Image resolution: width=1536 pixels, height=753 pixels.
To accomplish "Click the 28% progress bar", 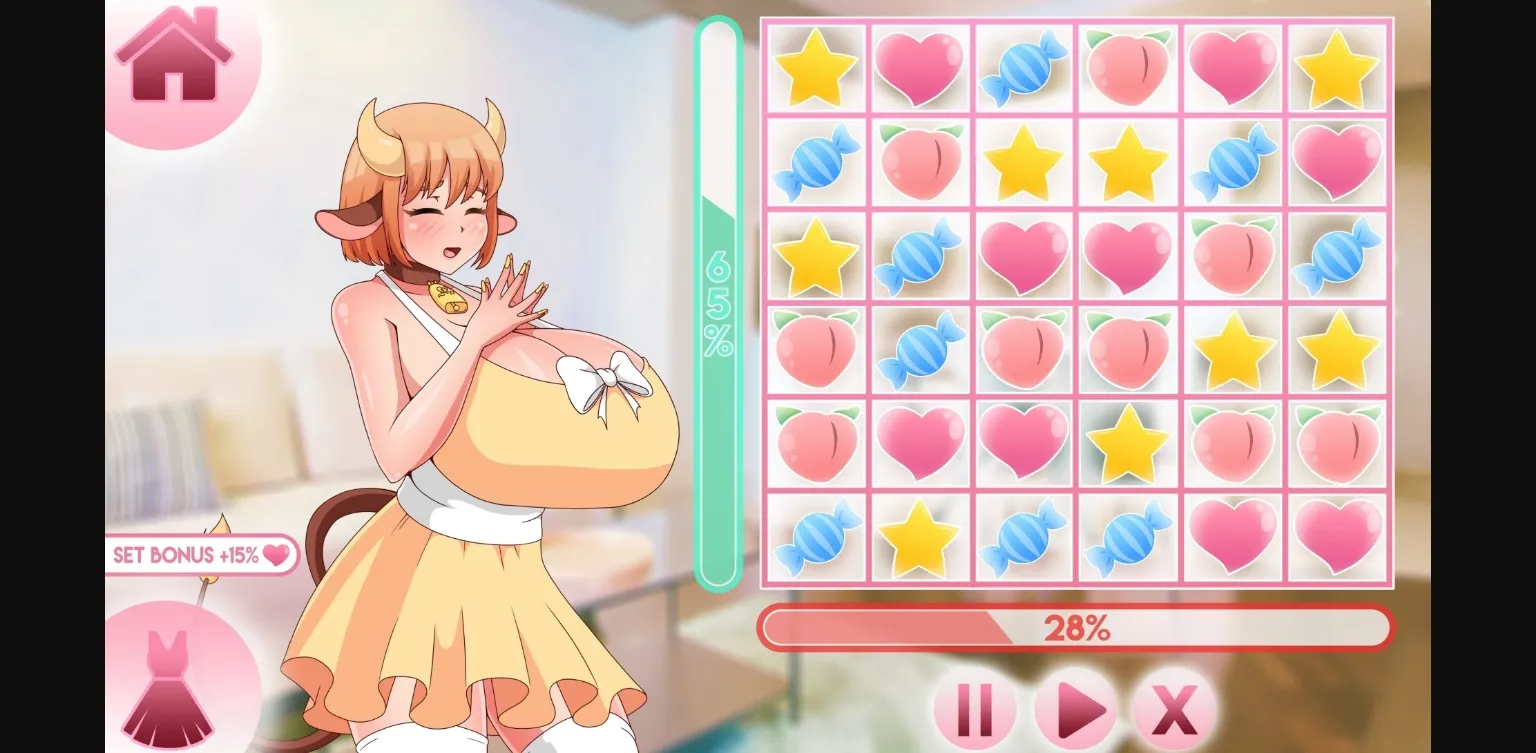I will tap(1075, 628).
